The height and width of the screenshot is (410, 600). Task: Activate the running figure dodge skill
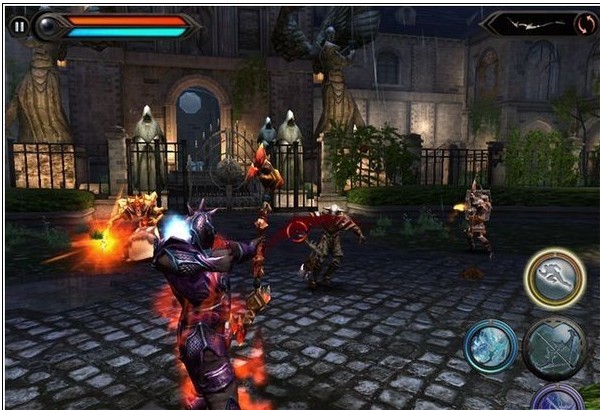tap(554, 279)
